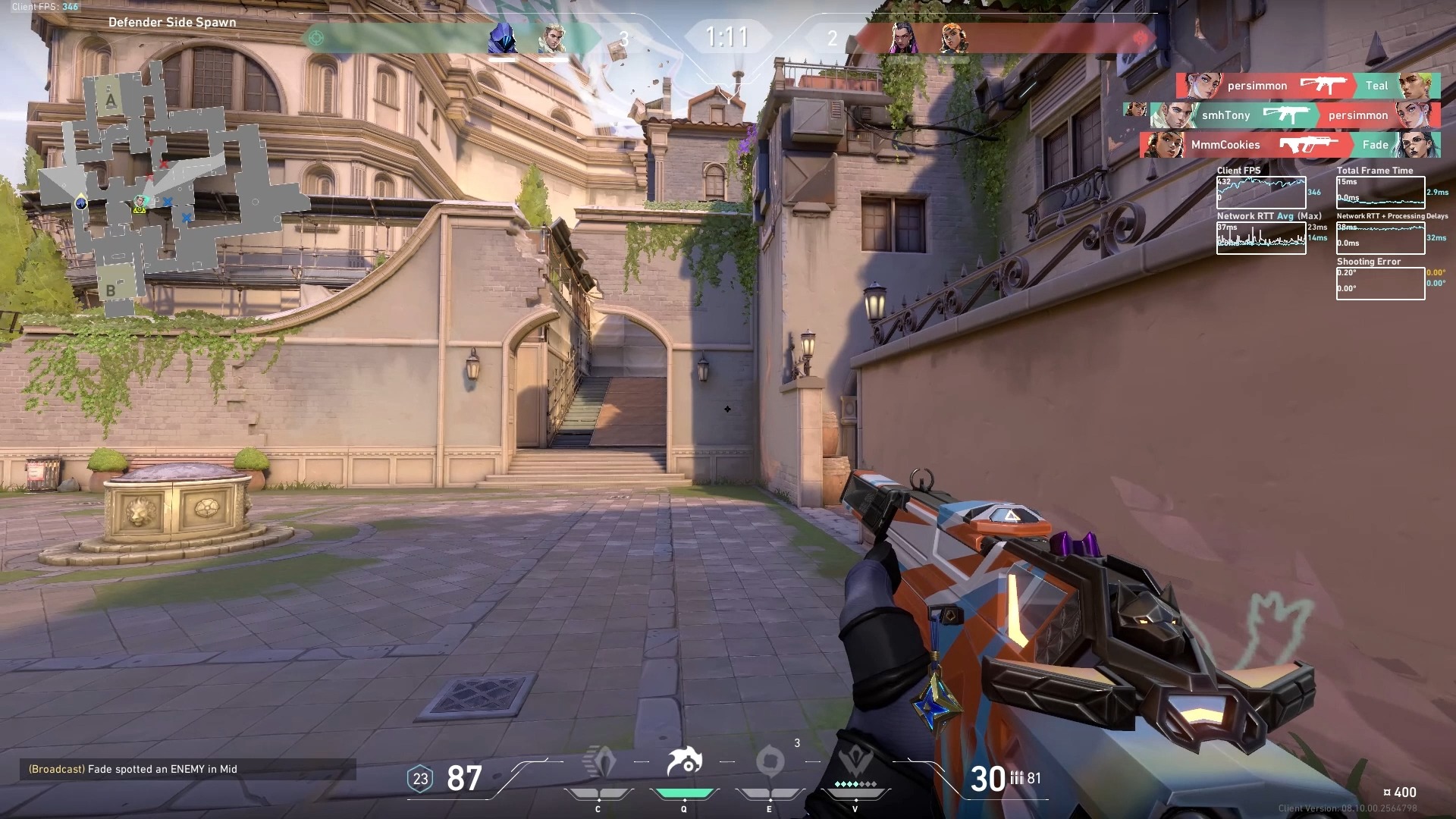
Task: Click the B site marker on minimap
Action: [111, 290]
